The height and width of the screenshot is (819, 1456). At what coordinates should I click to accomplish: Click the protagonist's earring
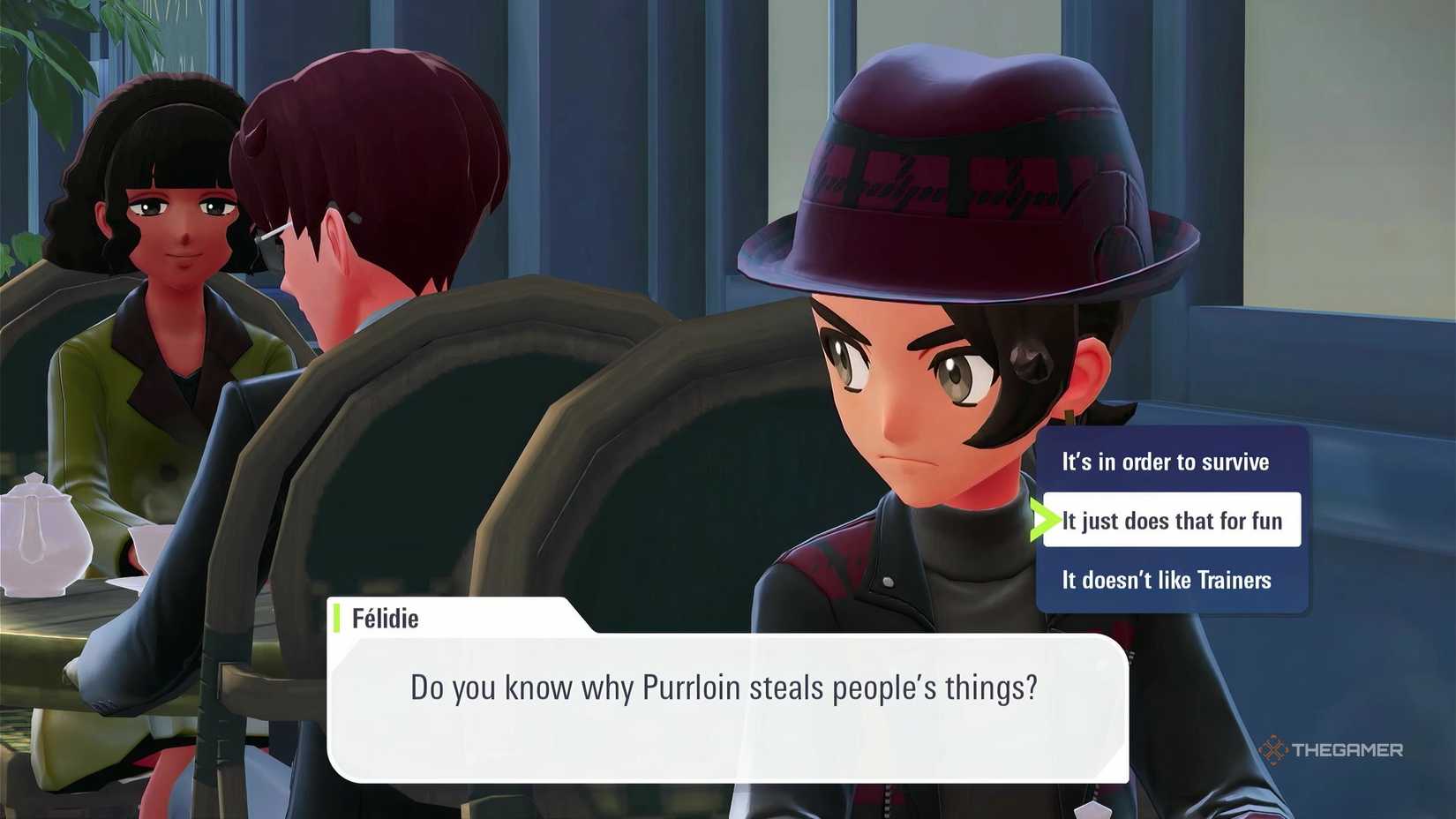point(1070,413)
